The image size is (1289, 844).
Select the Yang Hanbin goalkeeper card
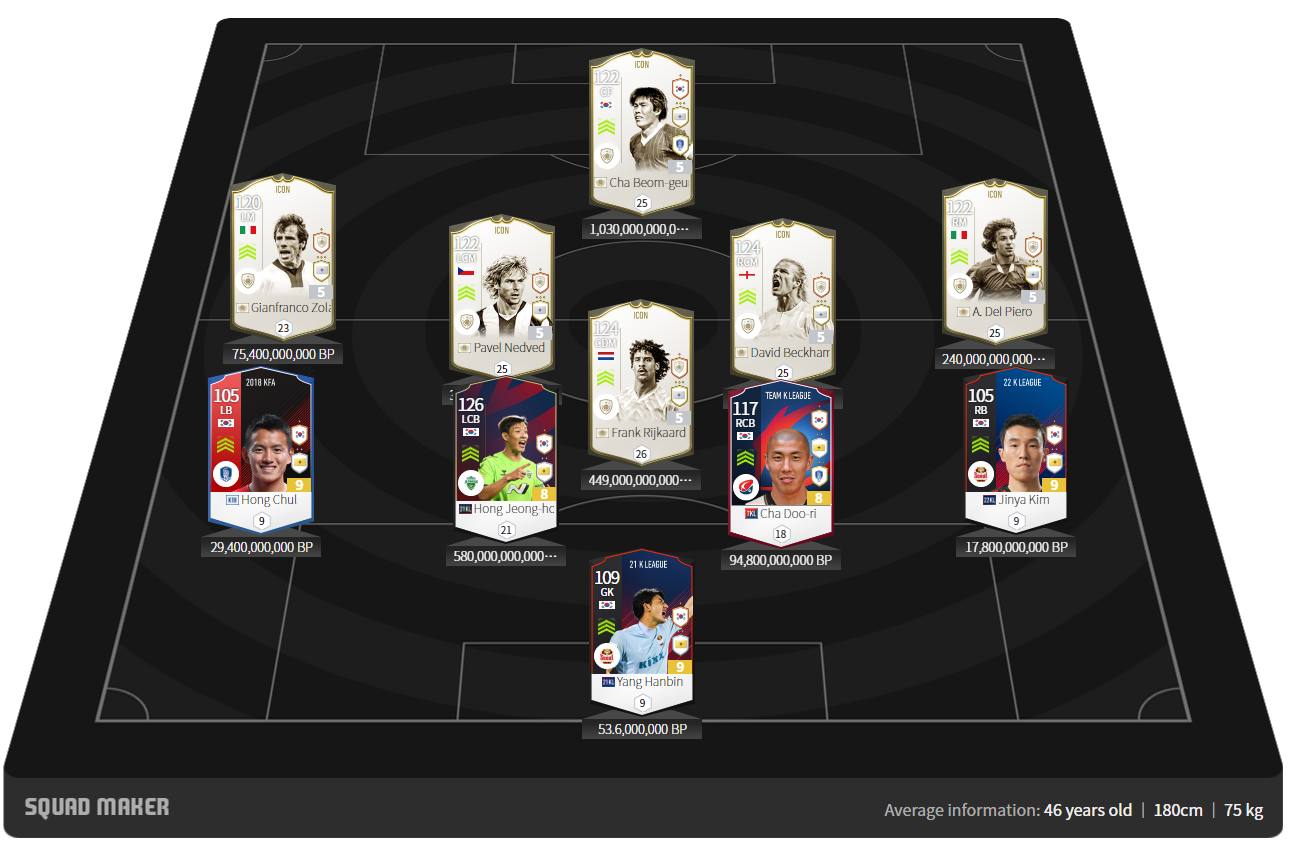(x=641, y=625)
